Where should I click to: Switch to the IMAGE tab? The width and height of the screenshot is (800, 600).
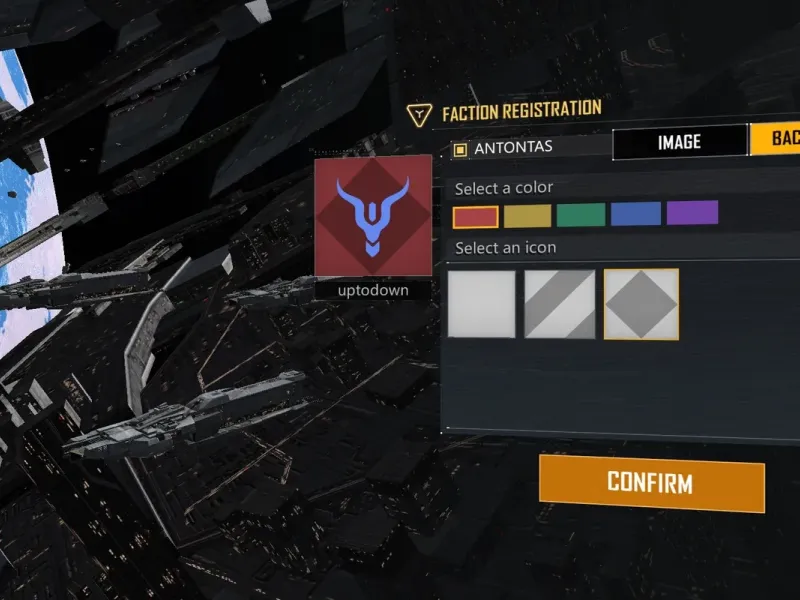[x=679, y=143]
